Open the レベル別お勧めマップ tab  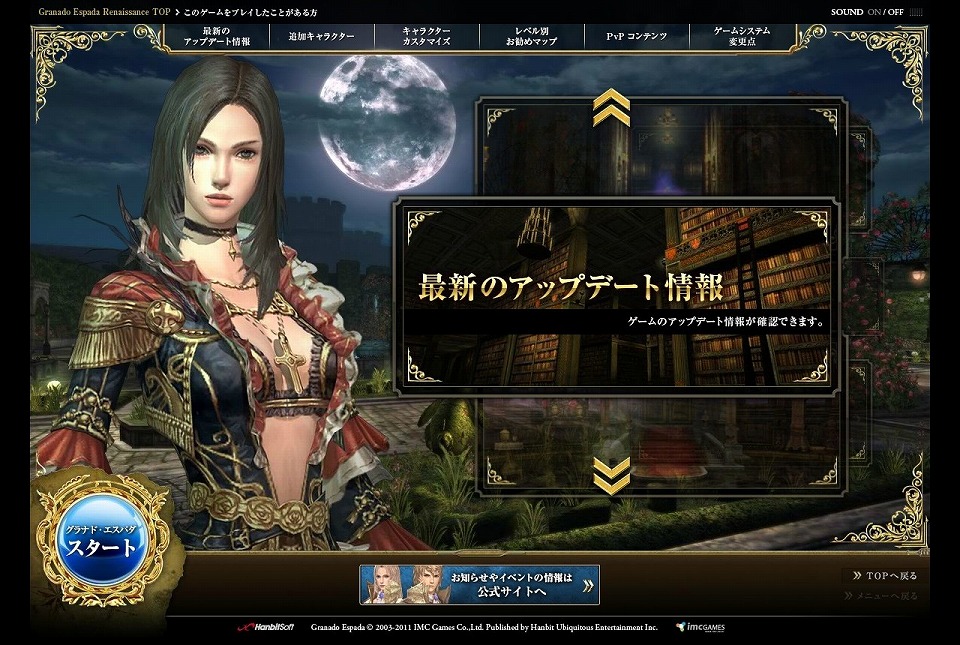[x=532, y=37]
